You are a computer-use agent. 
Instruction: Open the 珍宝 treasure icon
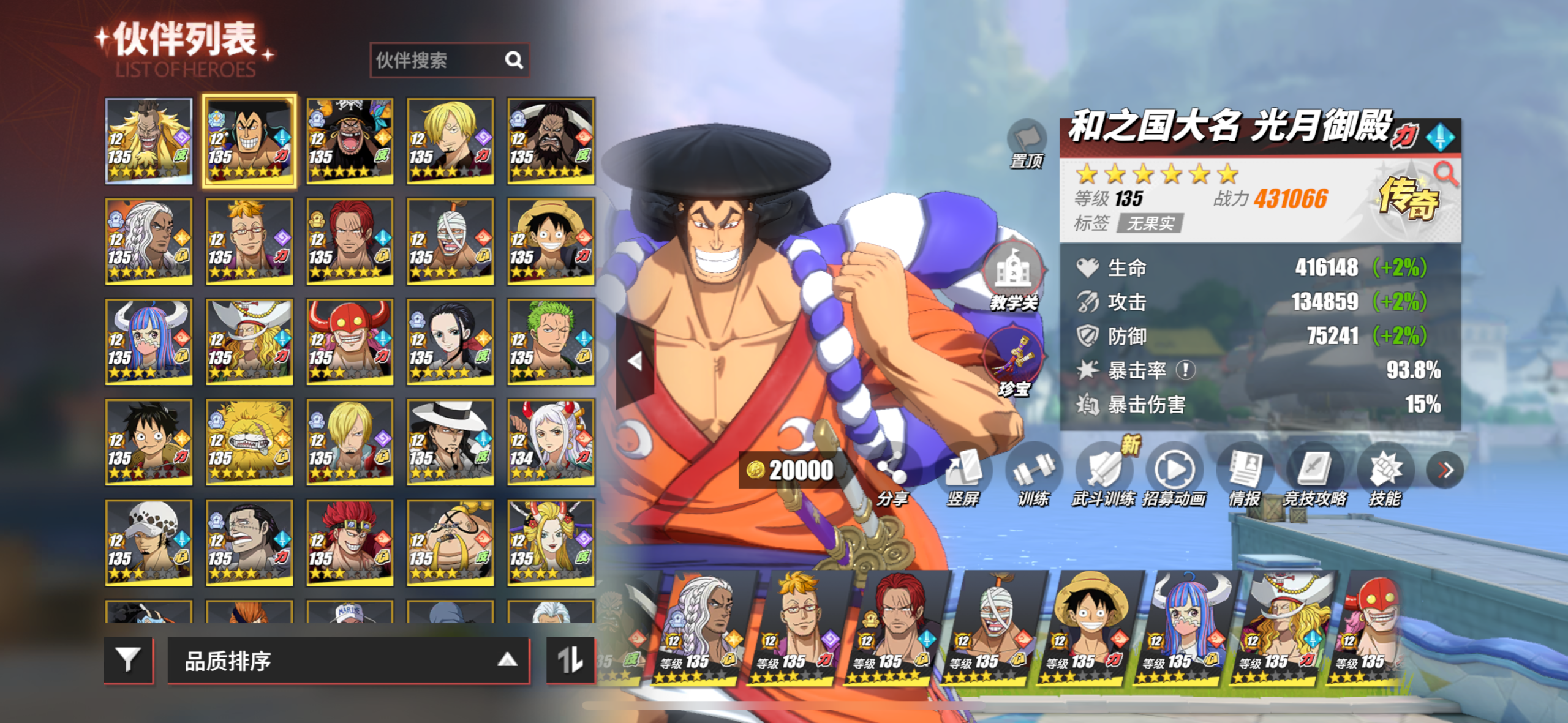[1014, 361]
